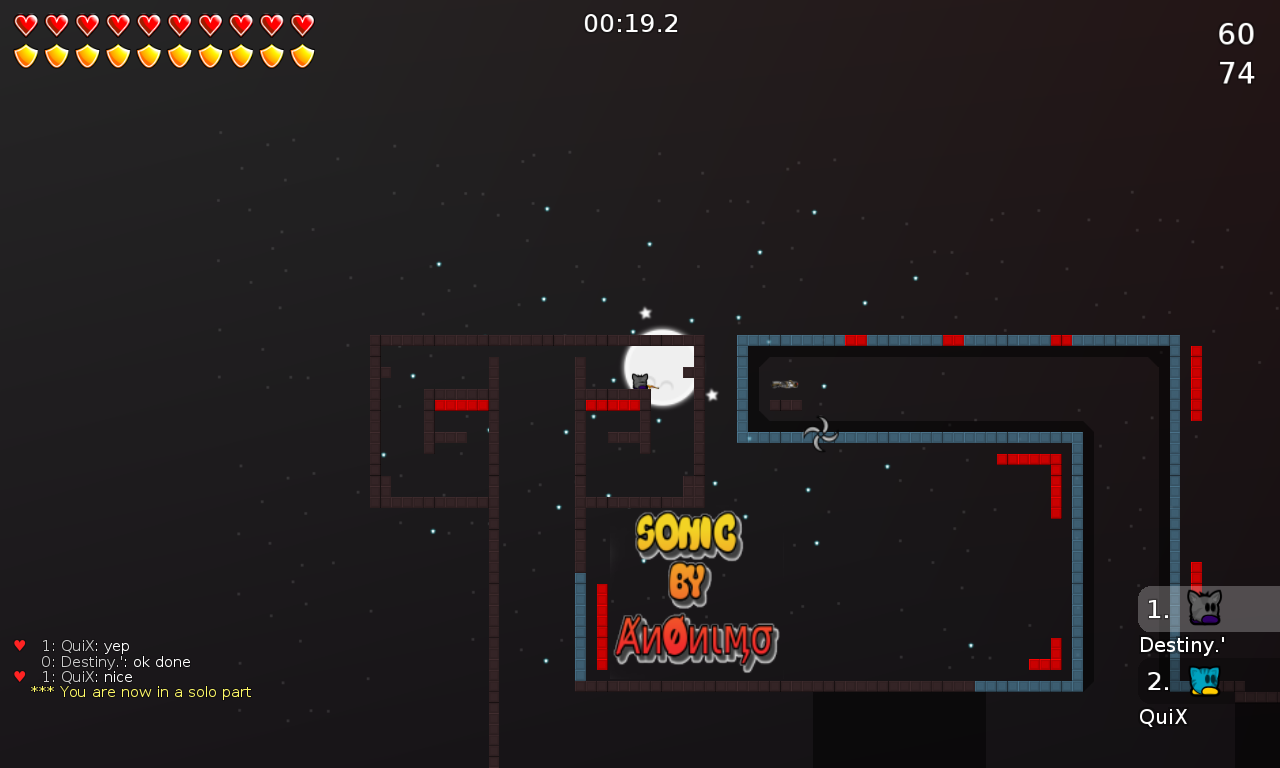This screenshot has height=768, width=1280.
Task: Click the match timer showing 00:19.2
Action: click(631, 23)
